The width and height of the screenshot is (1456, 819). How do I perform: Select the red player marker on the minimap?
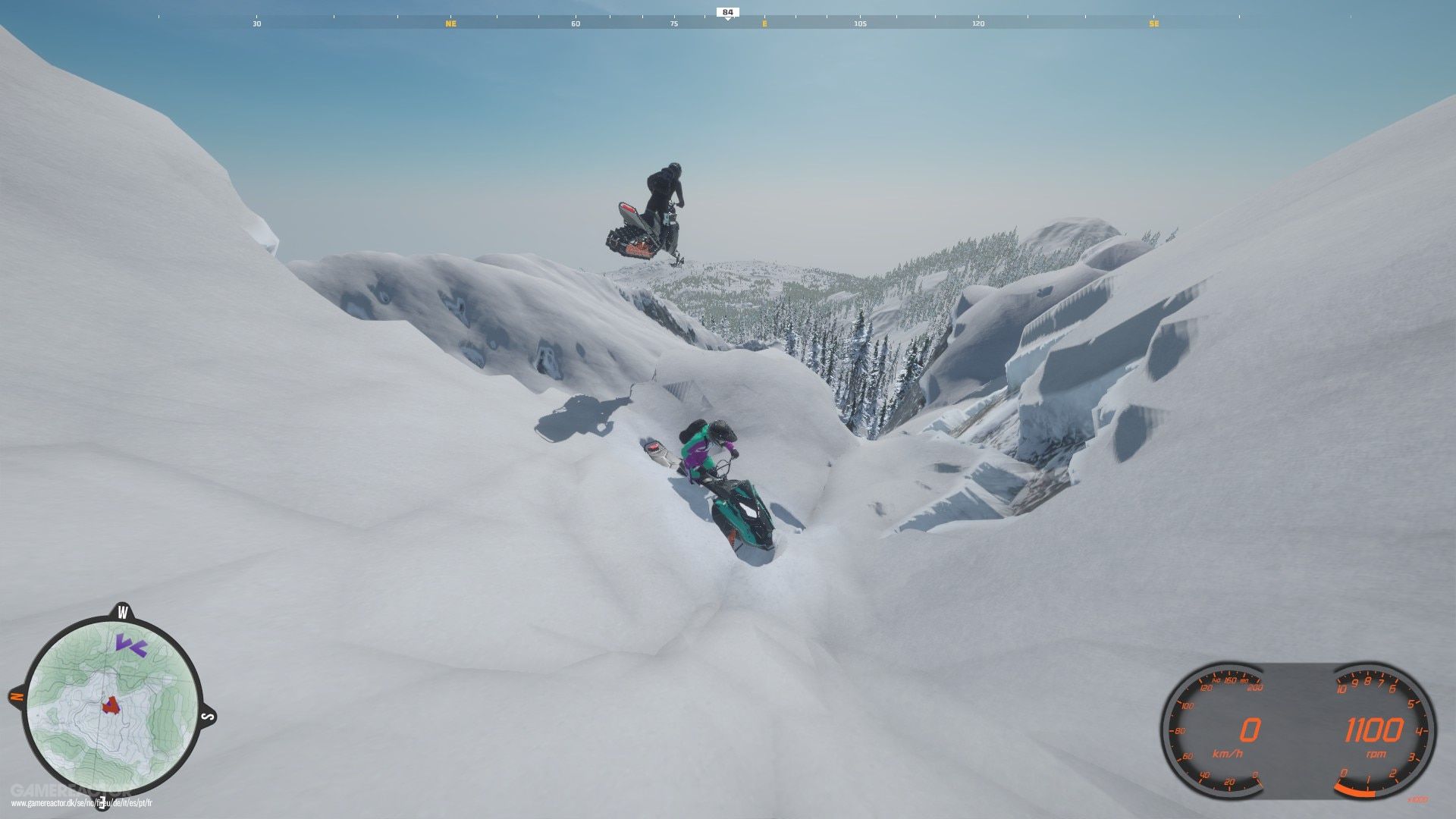tap(110, 705)
